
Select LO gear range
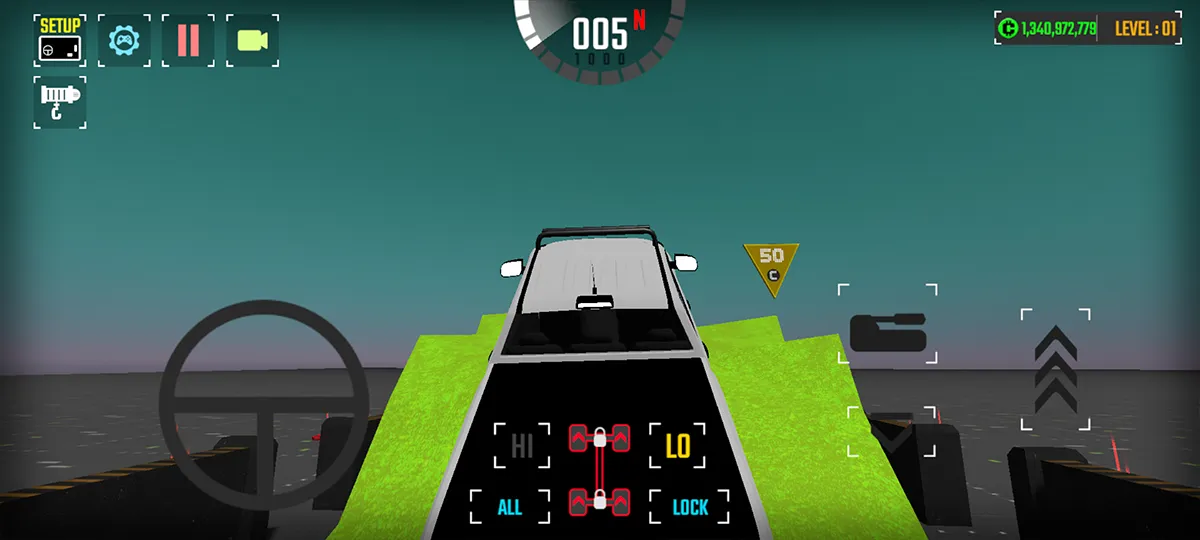coord(678,445)
